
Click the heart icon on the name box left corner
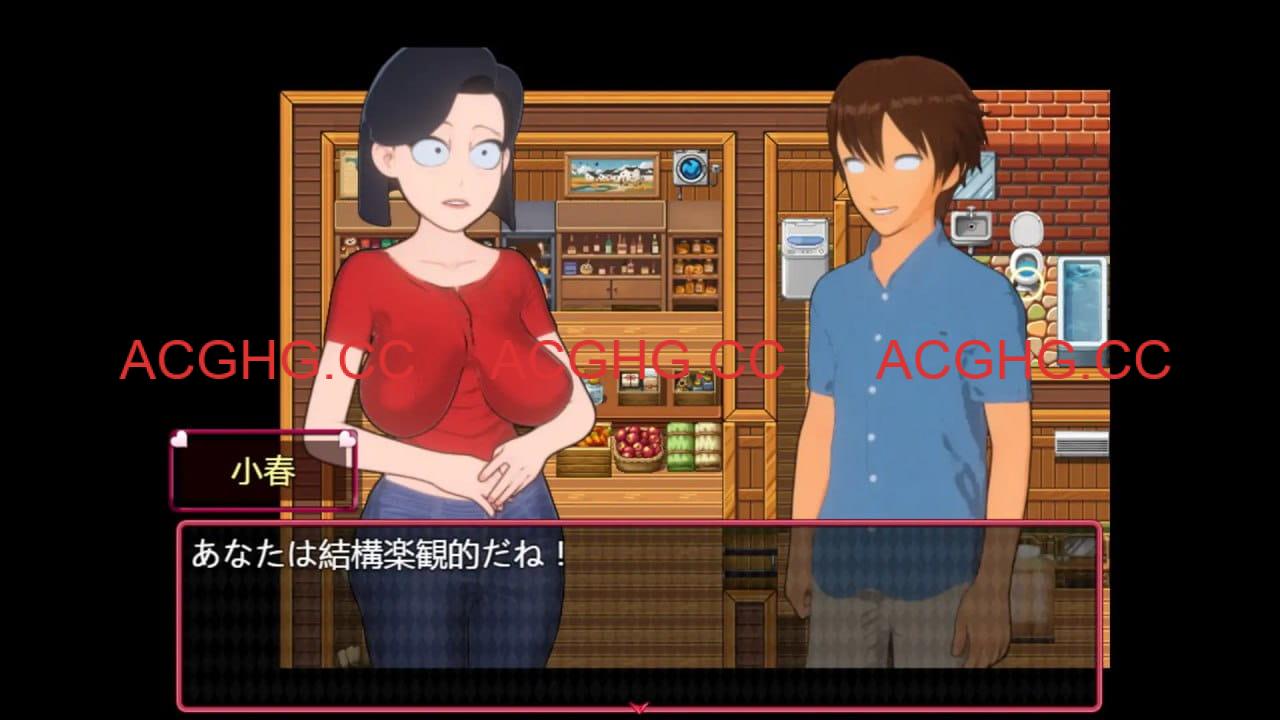click(182, 438)
